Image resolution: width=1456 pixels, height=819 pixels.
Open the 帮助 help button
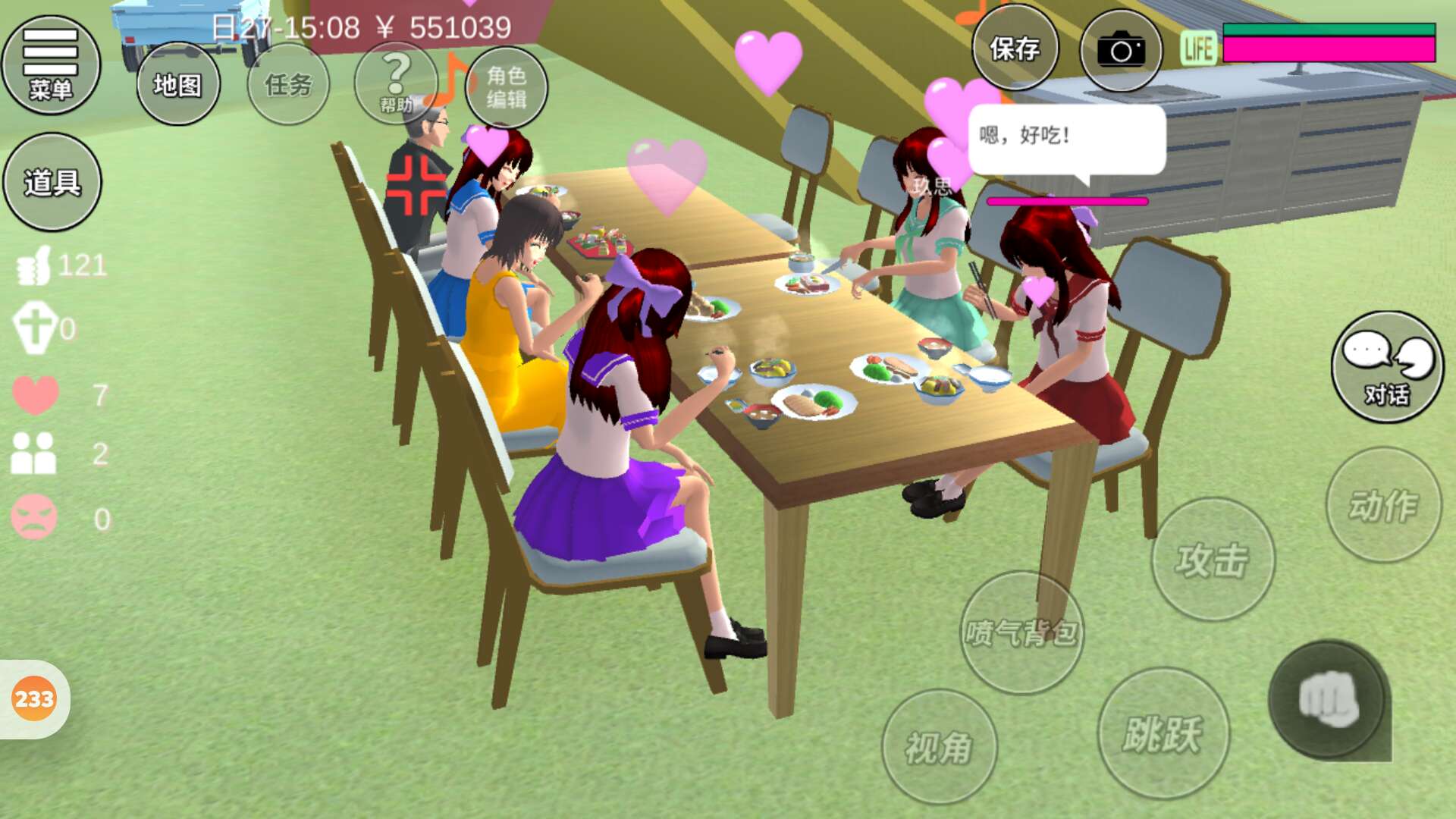[x=396, y=82]
